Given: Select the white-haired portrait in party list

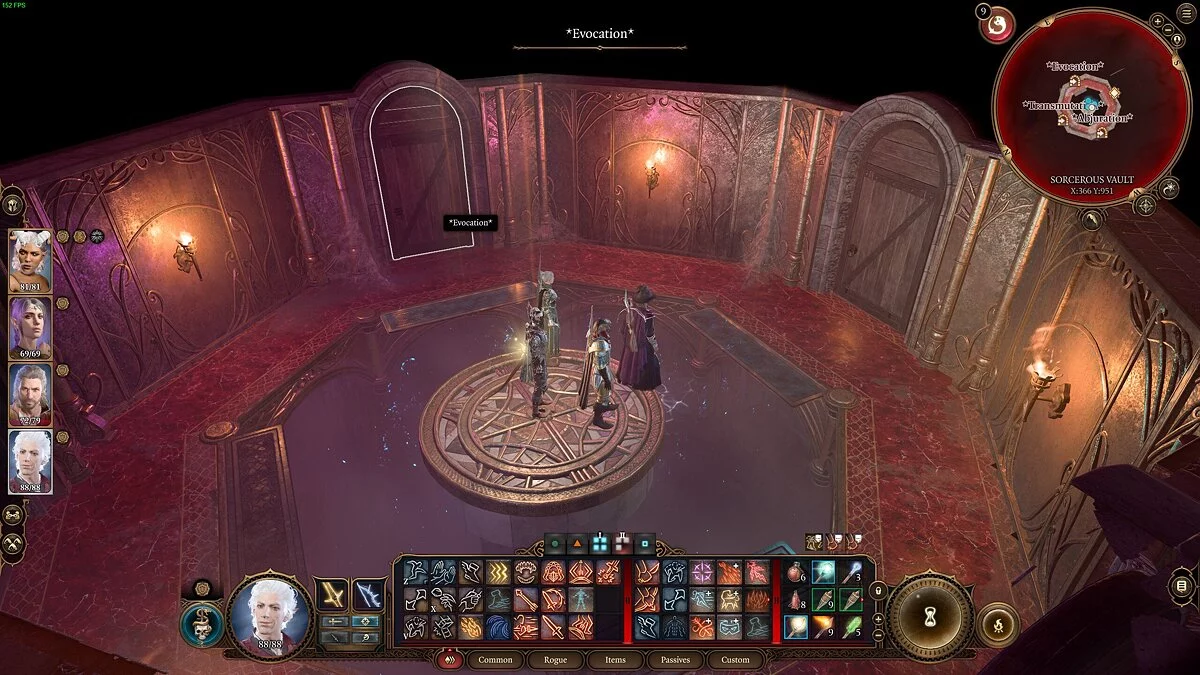Looking at the screenshot, I should [30, 459].
